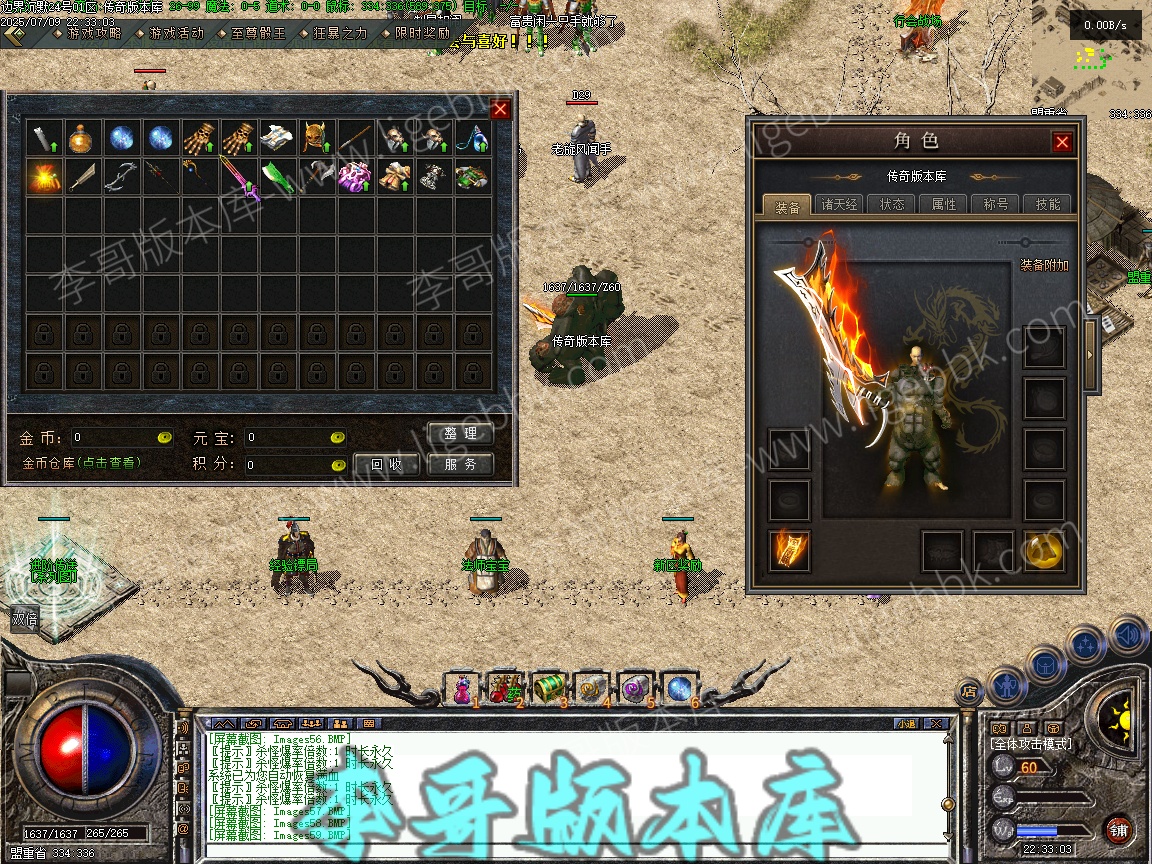
Task: Click the 回收 recycle button
Action: click(387, 464)
